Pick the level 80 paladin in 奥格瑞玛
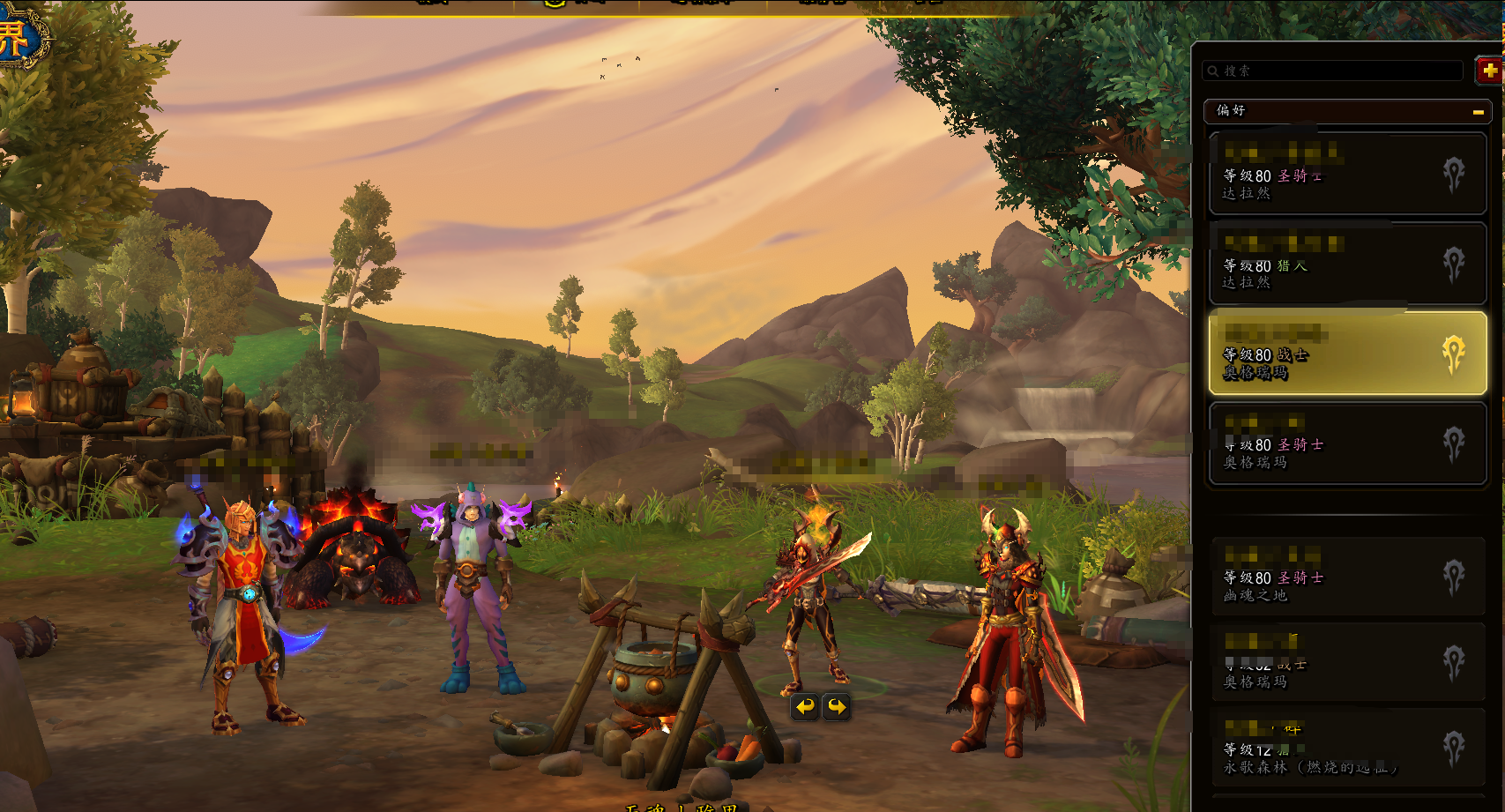Viewport: 1505px width, 812px height. [1347, 443]
